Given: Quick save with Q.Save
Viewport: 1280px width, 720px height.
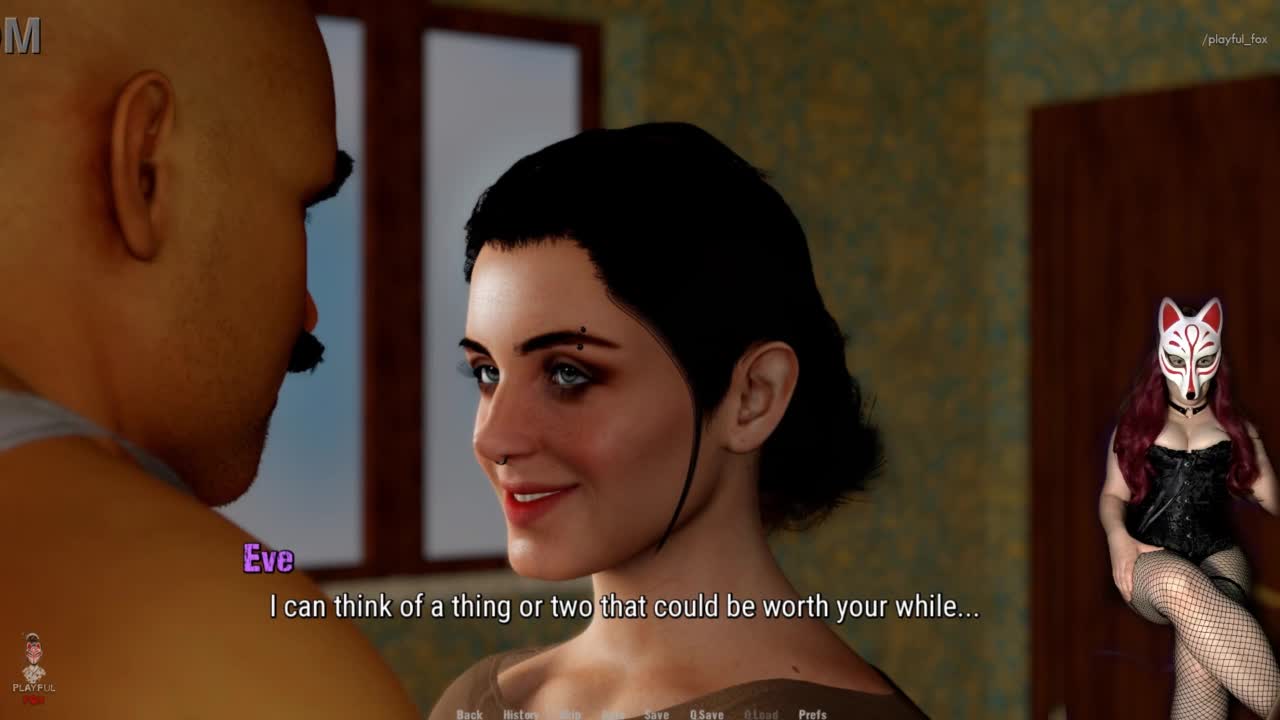Looking at the screenshot, I should coord(706,714).
